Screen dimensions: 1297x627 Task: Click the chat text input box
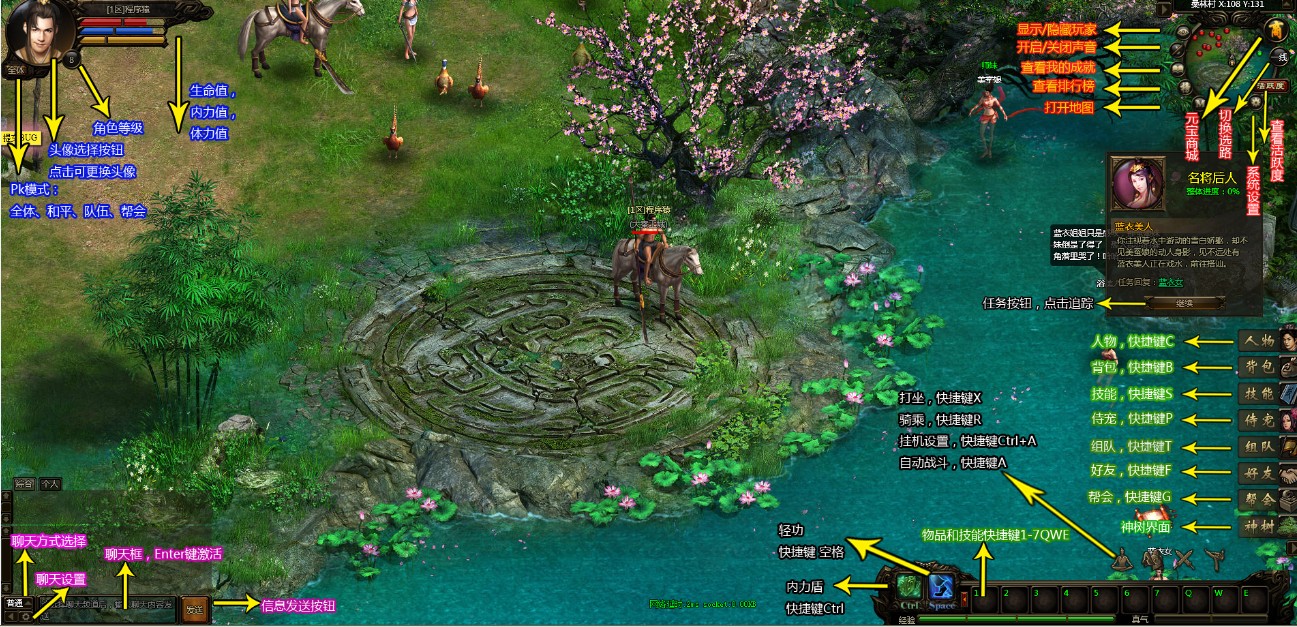pyautogui.click(x=110, y=605)
